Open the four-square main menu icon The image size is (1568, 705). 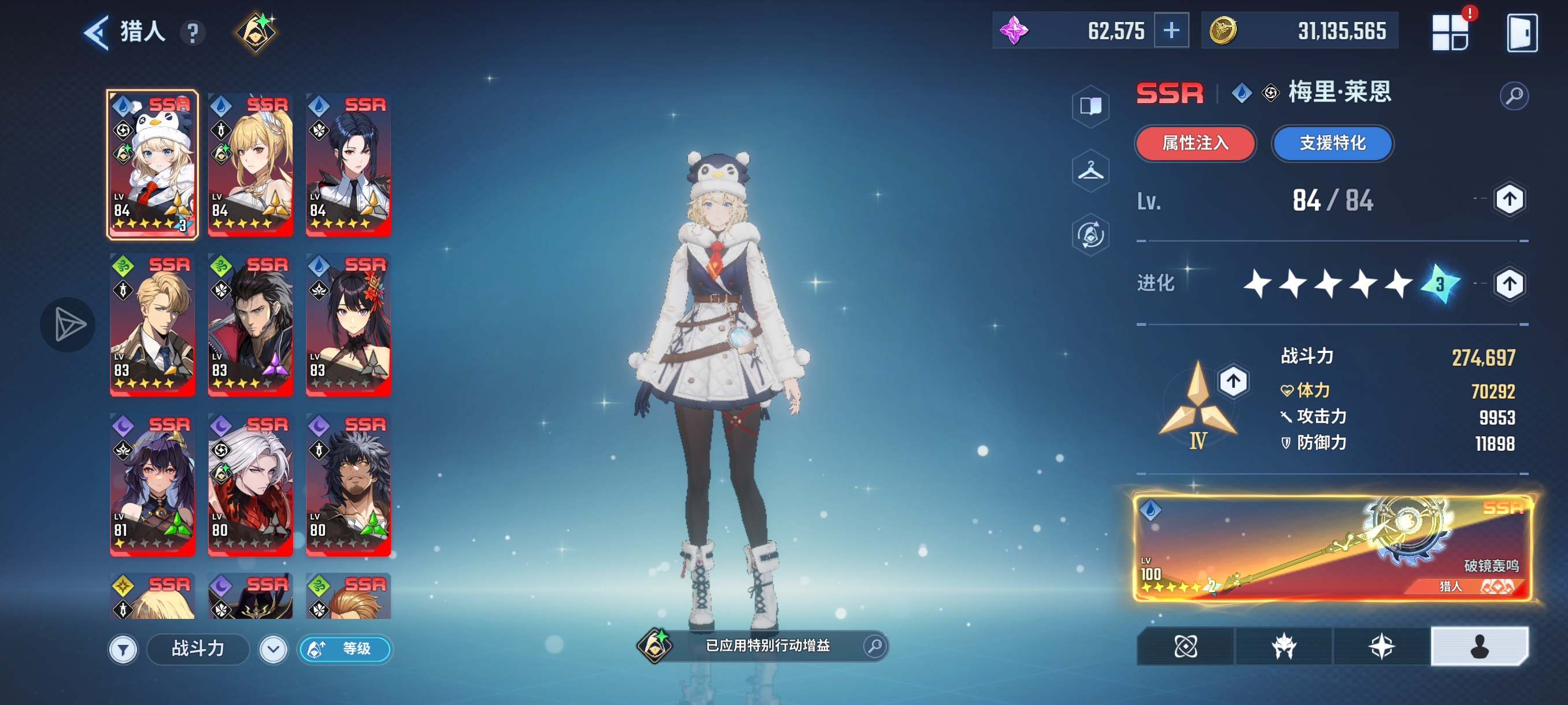click(x=1450, y=33)
